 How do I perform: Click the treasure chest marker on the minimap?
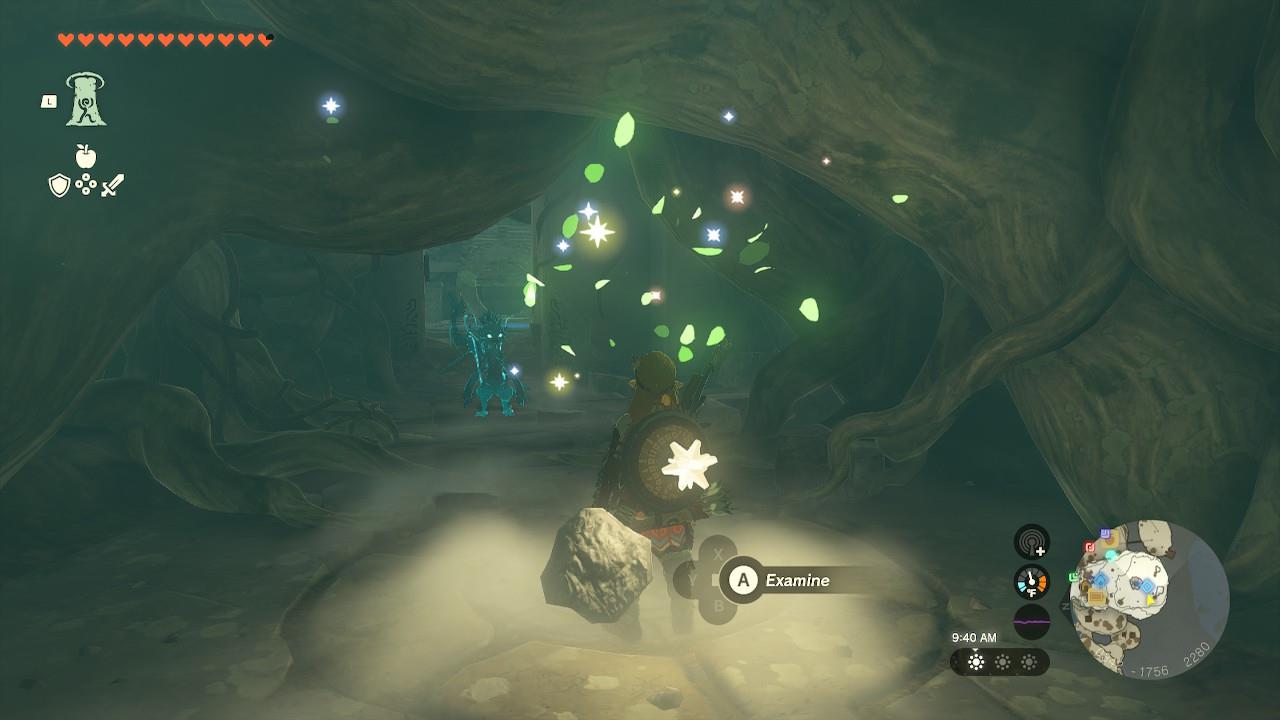pyautogui.click(x=1097, y=597)
